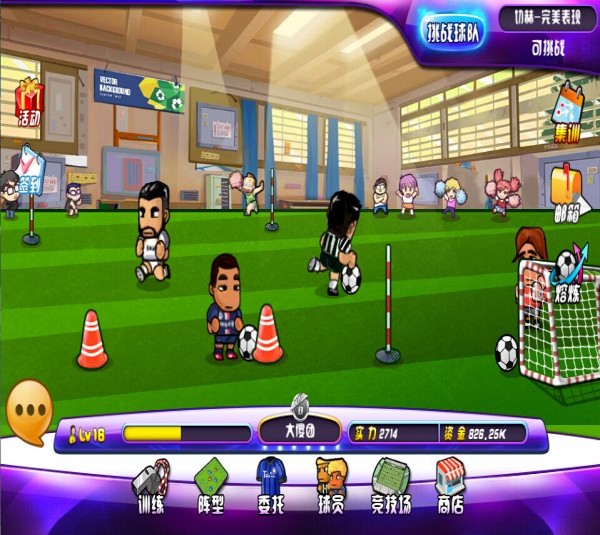Click the 大傻团 team name badge

[x=299, y=431]
